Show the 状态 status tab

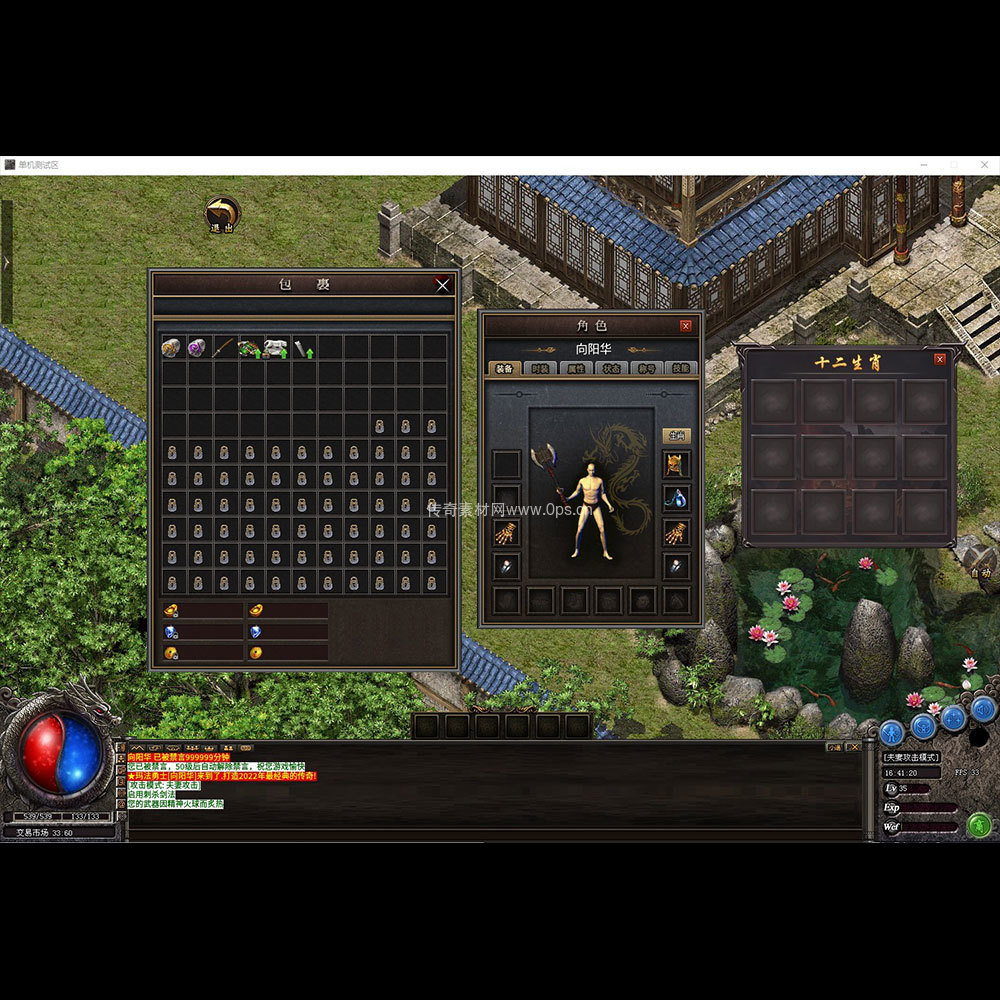(x=610, y=368)
